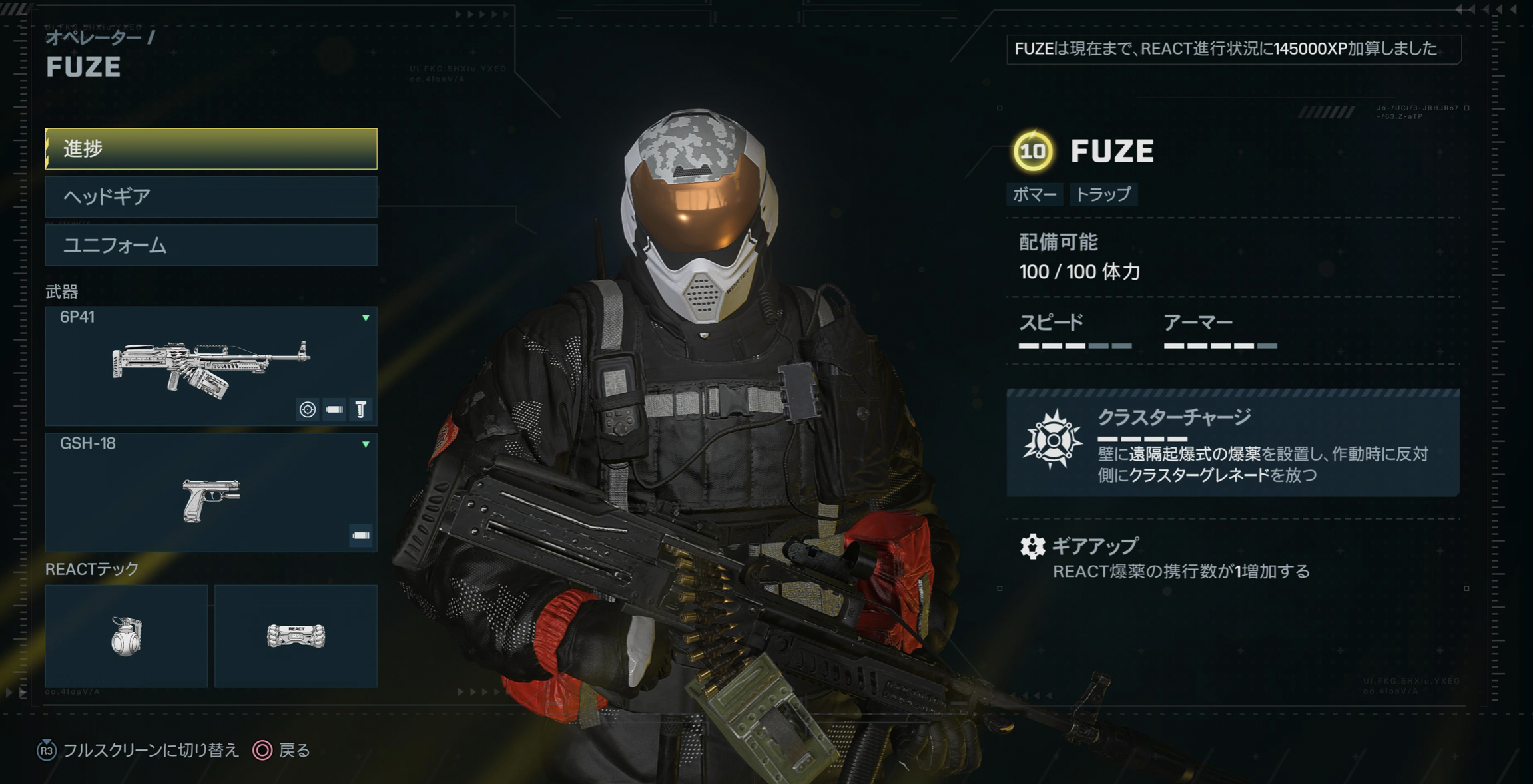Open the クラスターチャージ ability panel
The height and width of the screenshot is (784, 1533).
tap(1232, 443)
